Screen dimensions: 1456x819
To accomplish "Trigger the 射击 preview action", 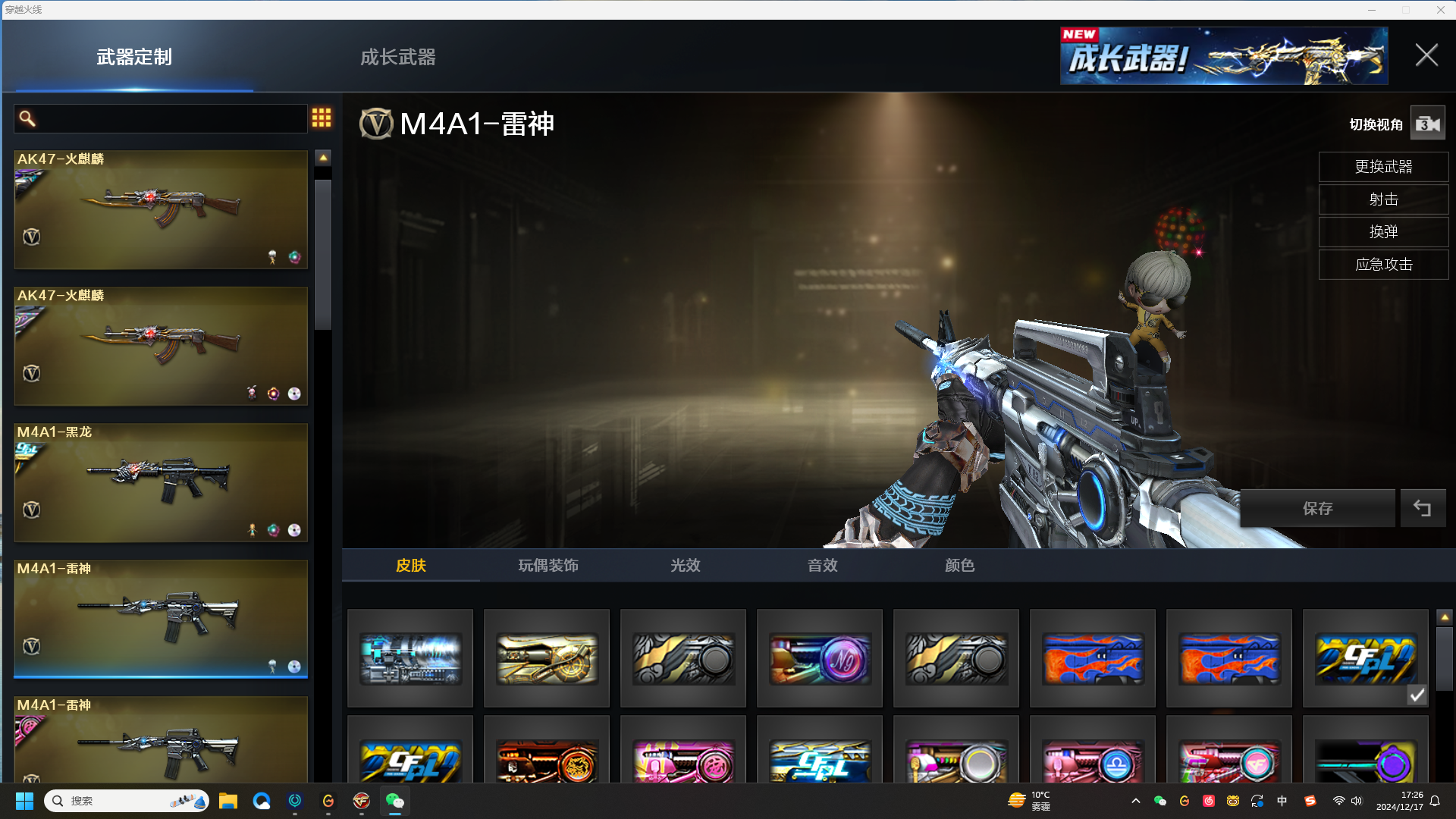I will [1383, 199].
